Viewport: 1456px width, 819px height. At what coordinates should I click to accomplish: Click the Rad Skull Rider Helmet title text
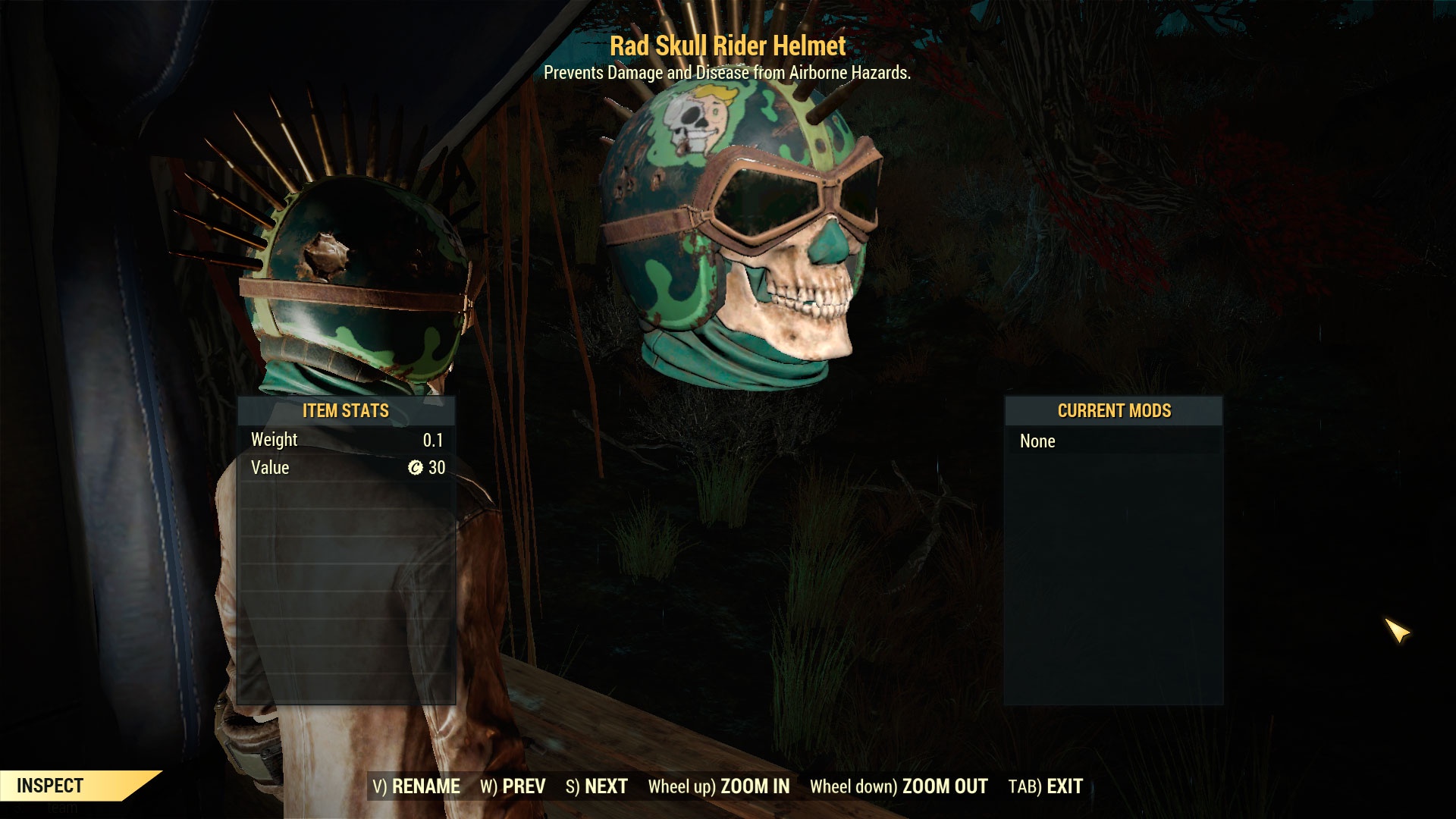[726, 47]
